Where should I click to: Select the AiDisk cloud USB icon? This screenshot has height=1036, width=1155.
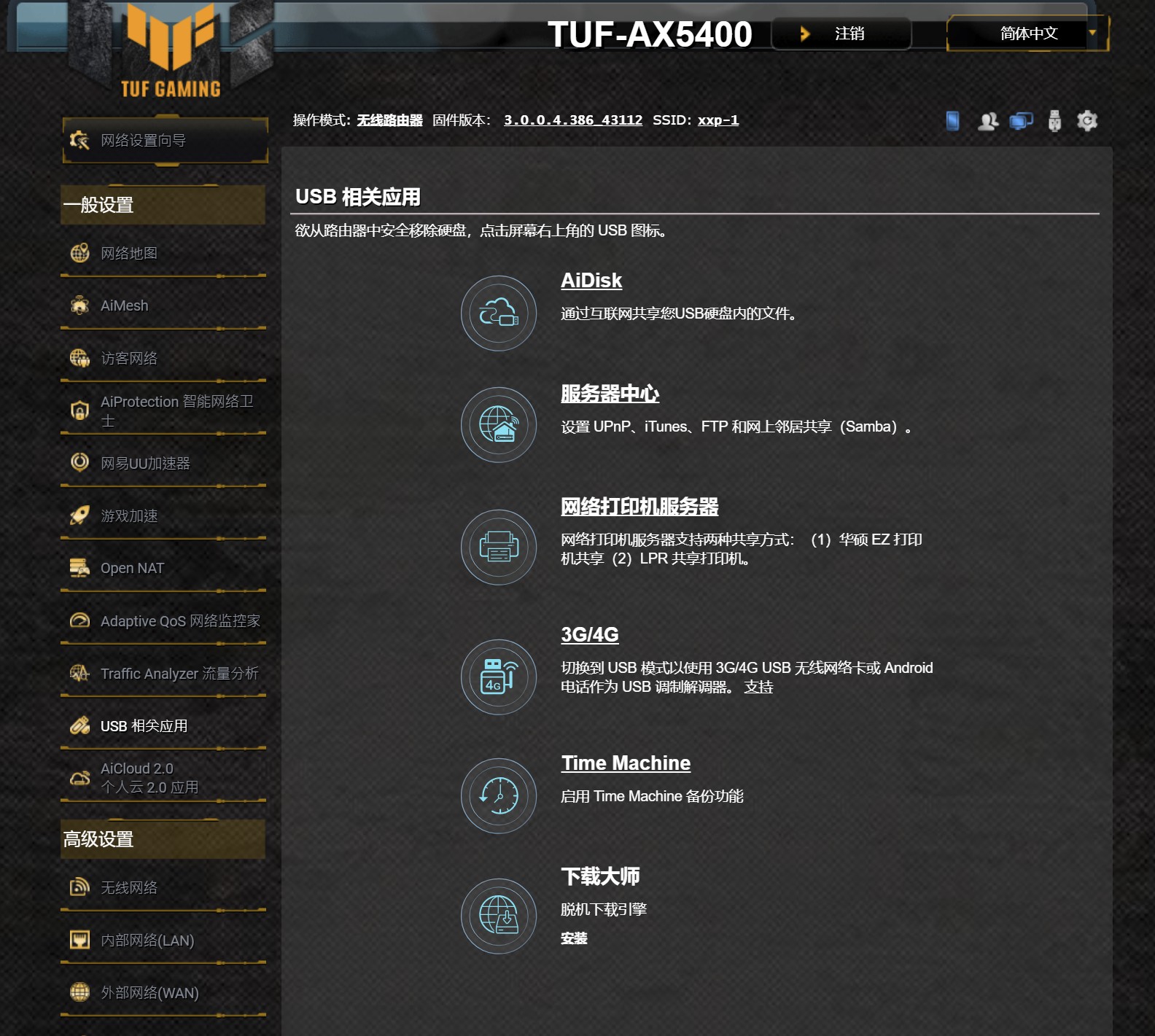[498, 312]
